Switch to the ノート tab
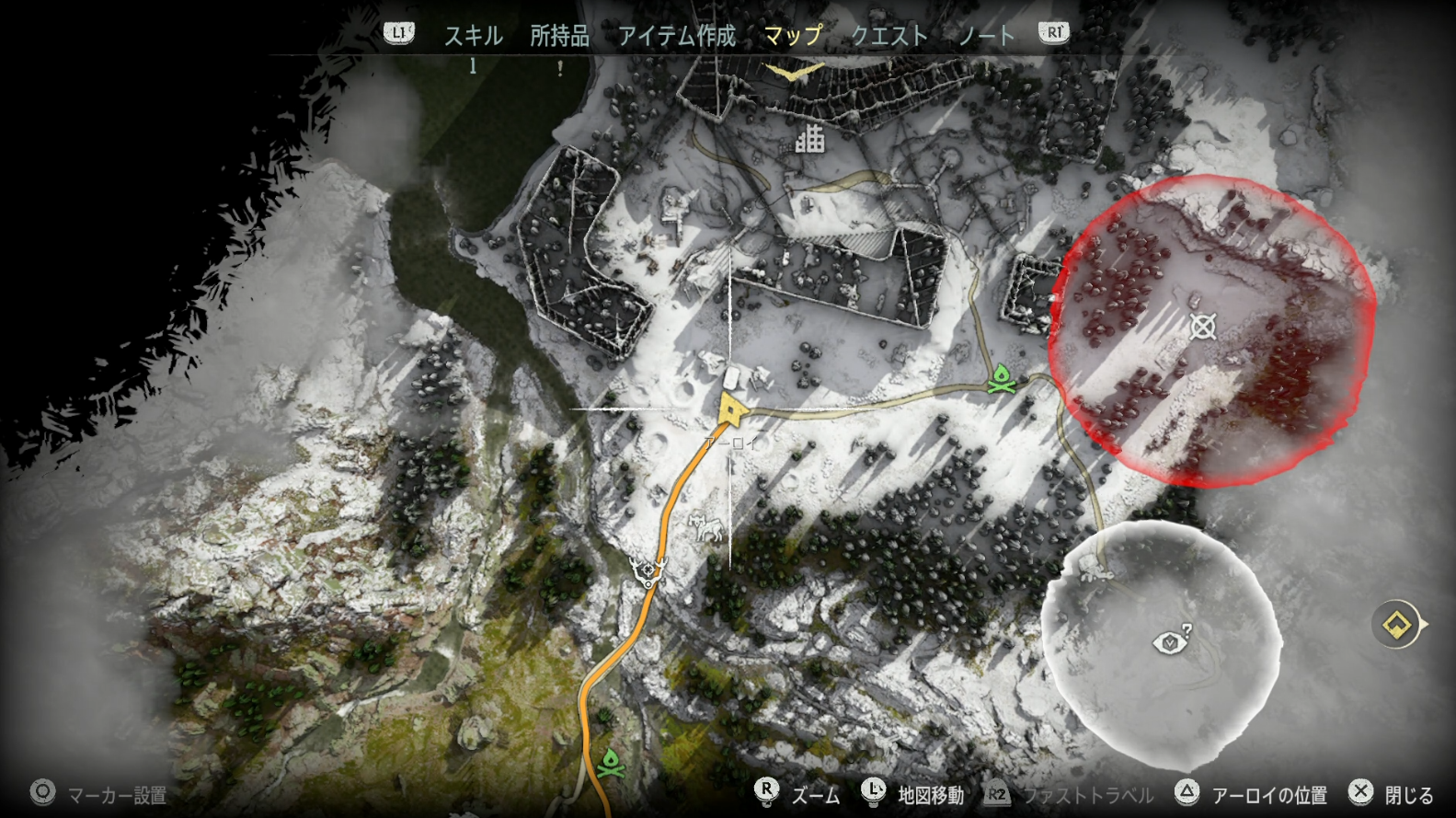1456x818 pixels. (x=986, y=36)
